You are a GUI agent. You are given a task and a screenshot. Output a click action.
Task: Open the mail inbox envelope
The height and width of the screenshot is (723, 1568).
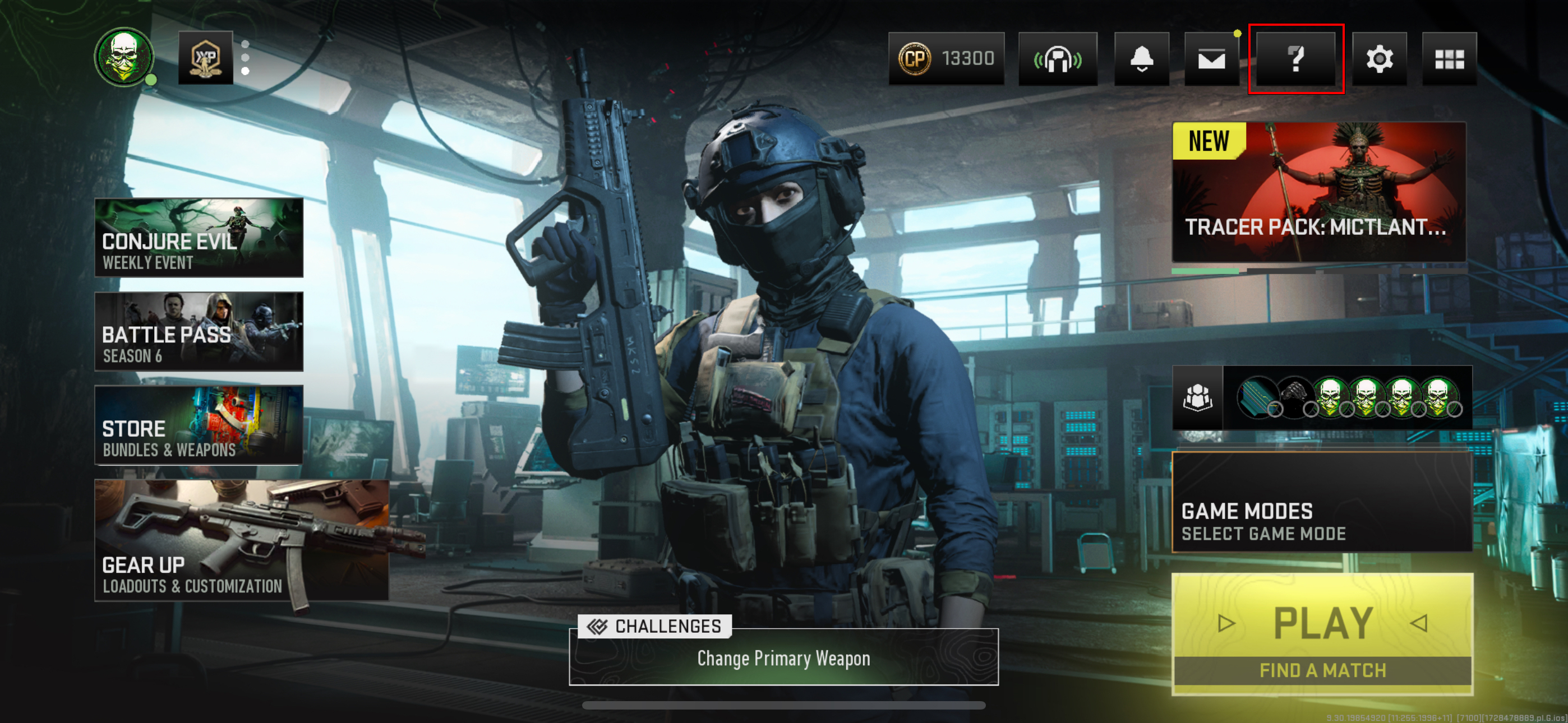[1211, 58]
